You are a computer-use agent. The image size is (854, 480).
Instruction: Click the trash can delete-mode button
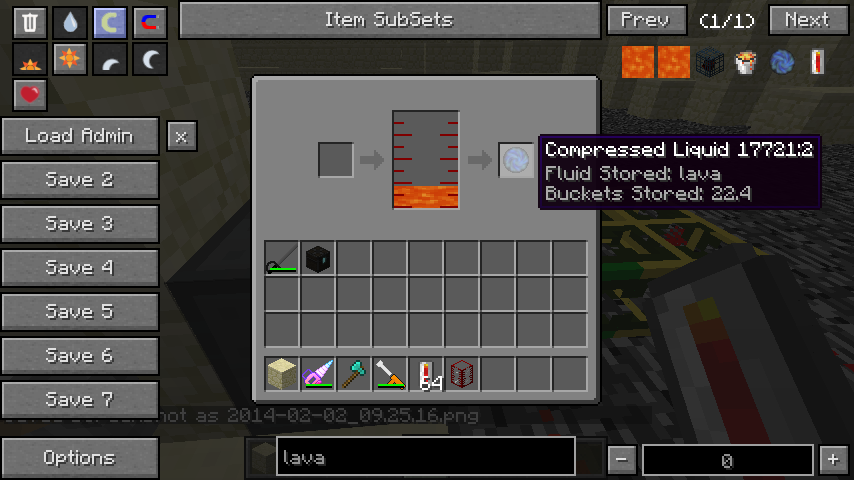pos(29,21)
